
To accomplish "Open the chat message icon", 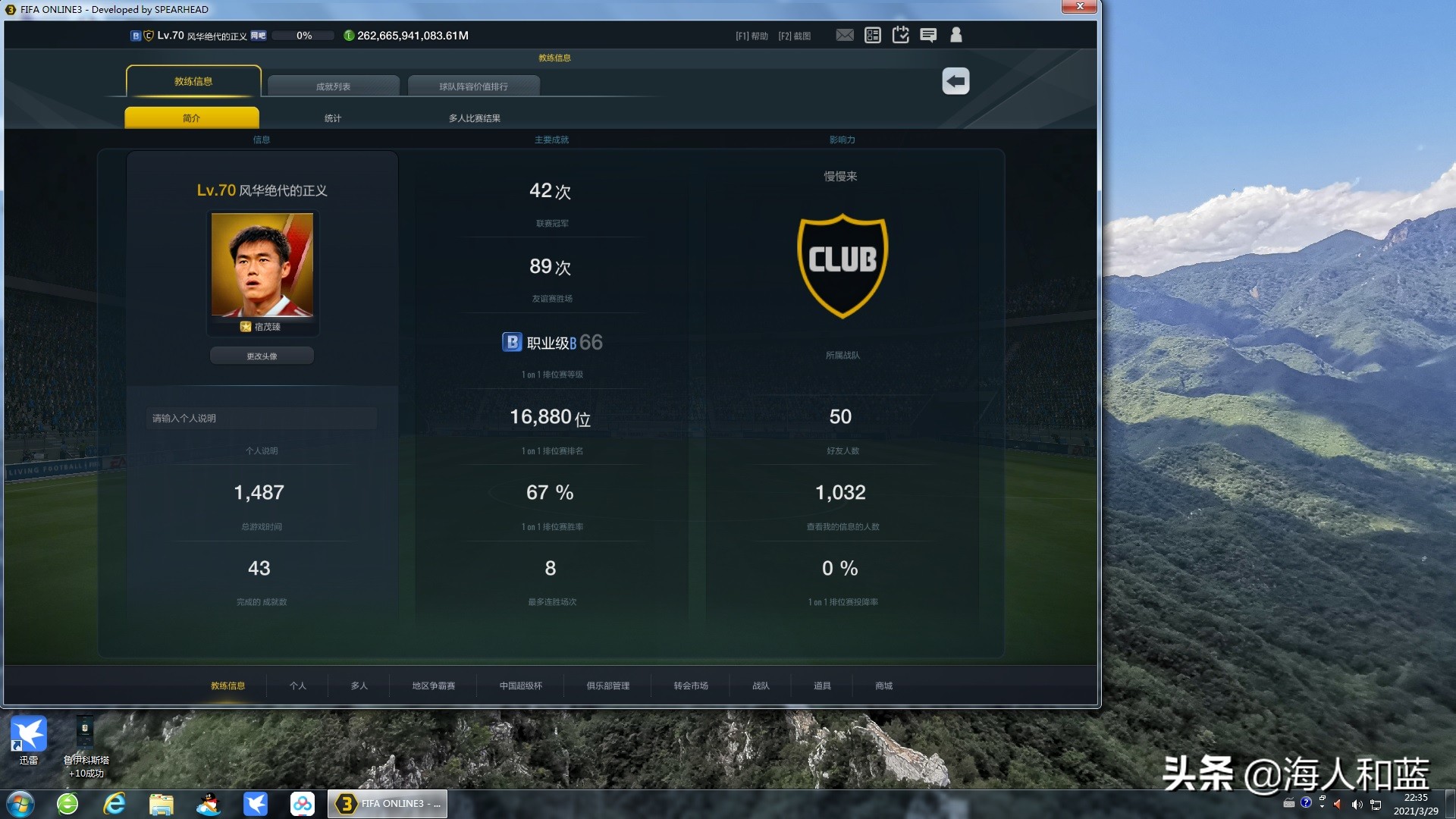I will 927,35.
